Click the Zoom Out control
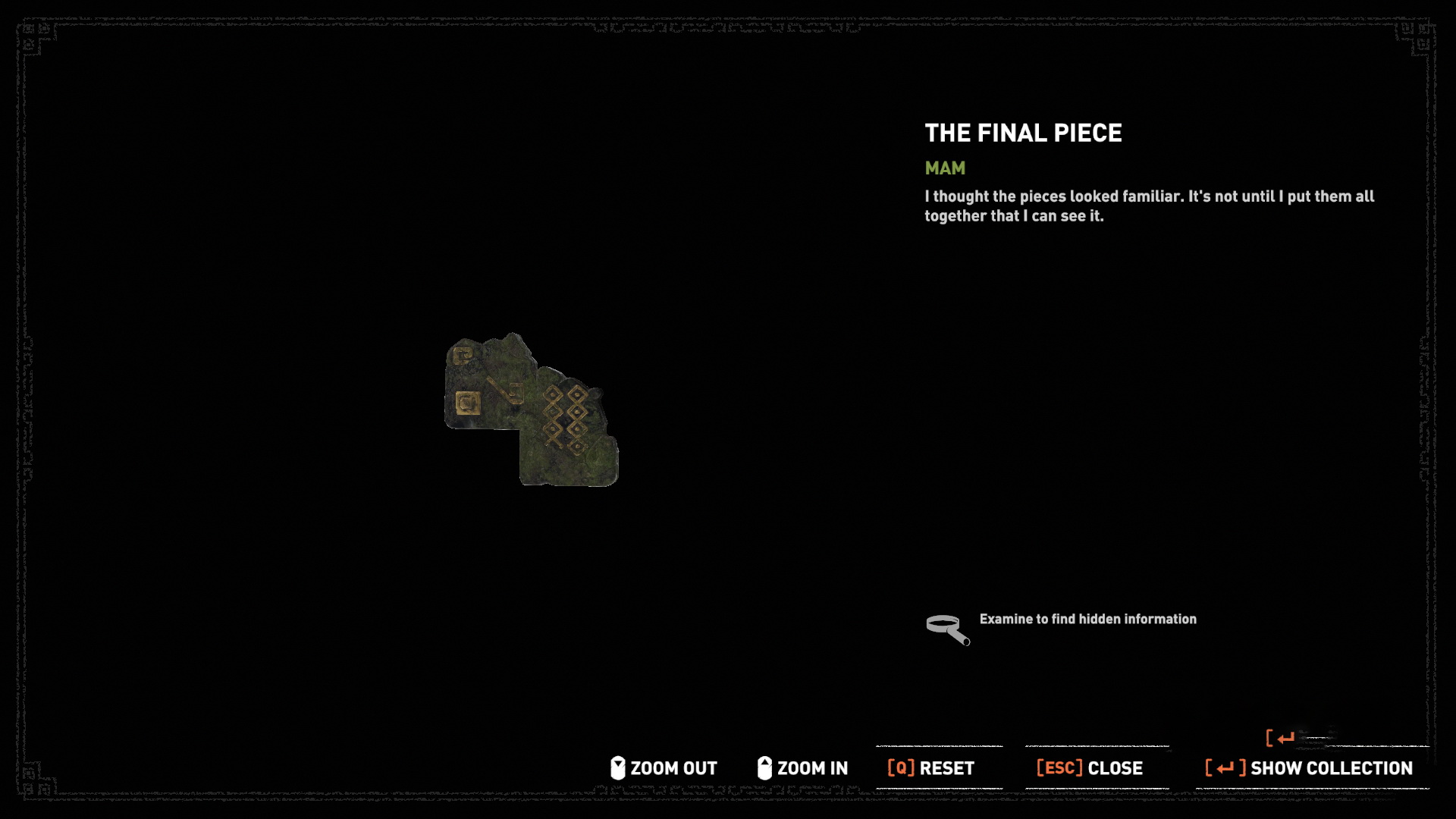 (x=664, y=768)
